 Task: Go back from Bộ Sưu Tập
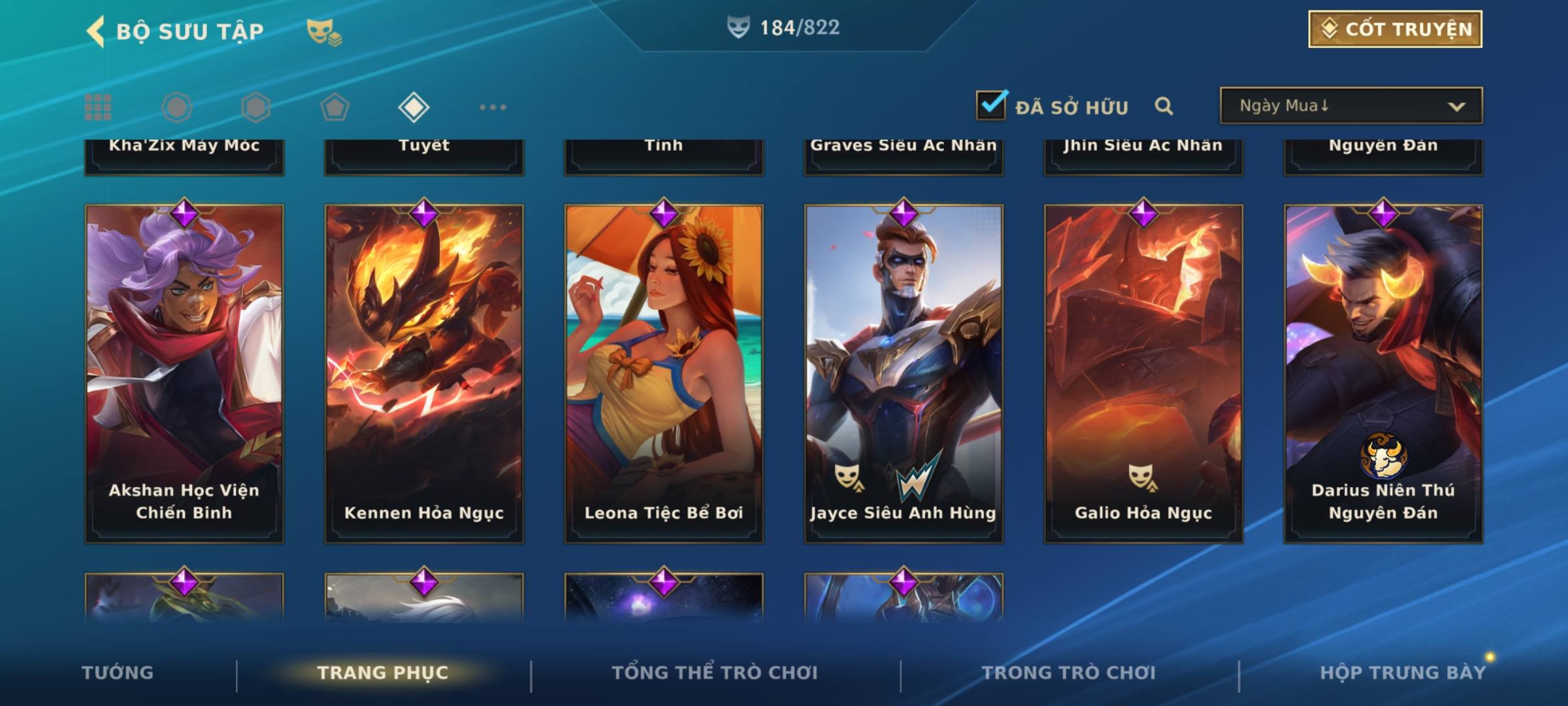tap(96, 31)
